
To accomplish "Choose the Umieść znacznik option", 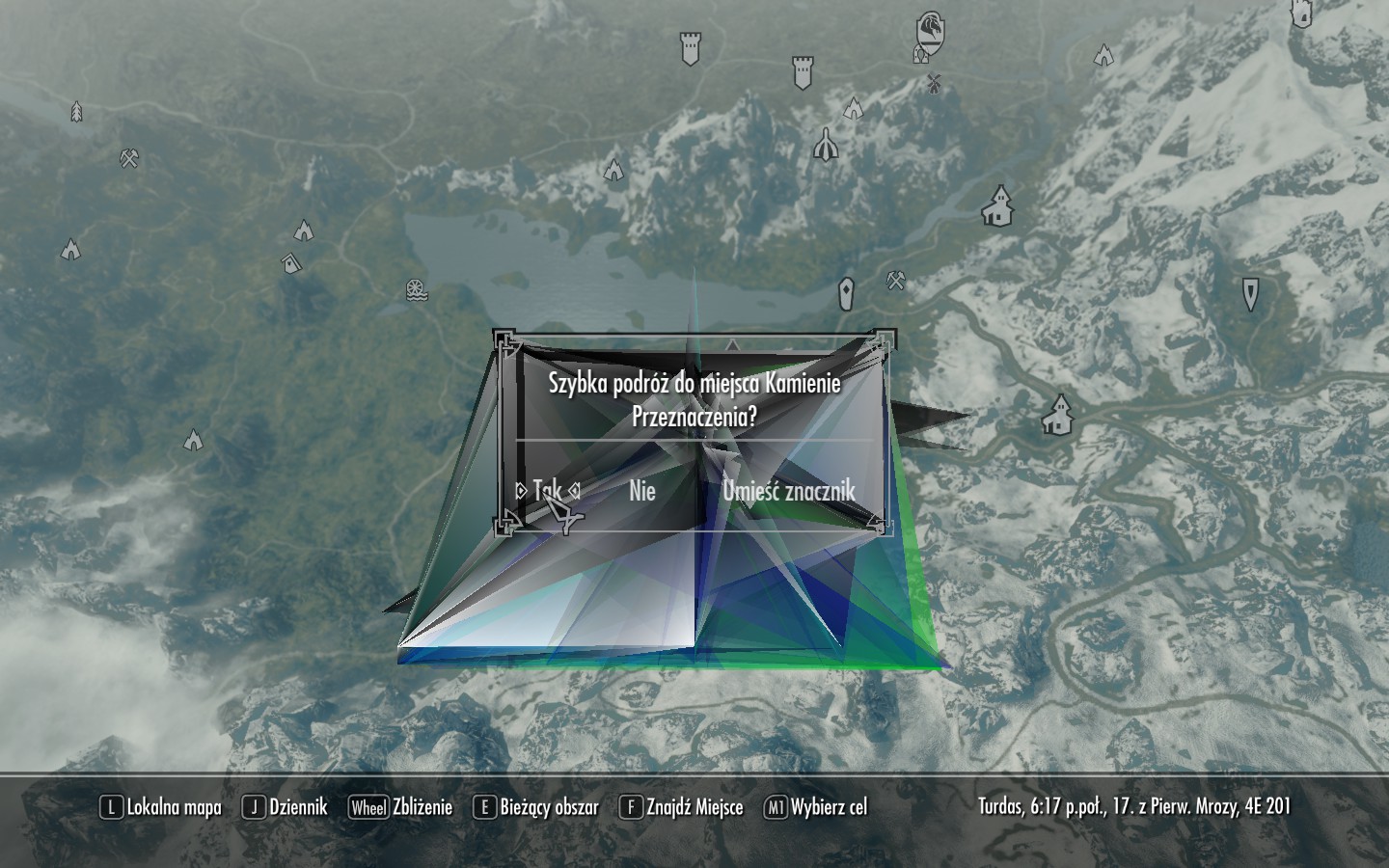I will pyautogui.click(x=789, y=491).
